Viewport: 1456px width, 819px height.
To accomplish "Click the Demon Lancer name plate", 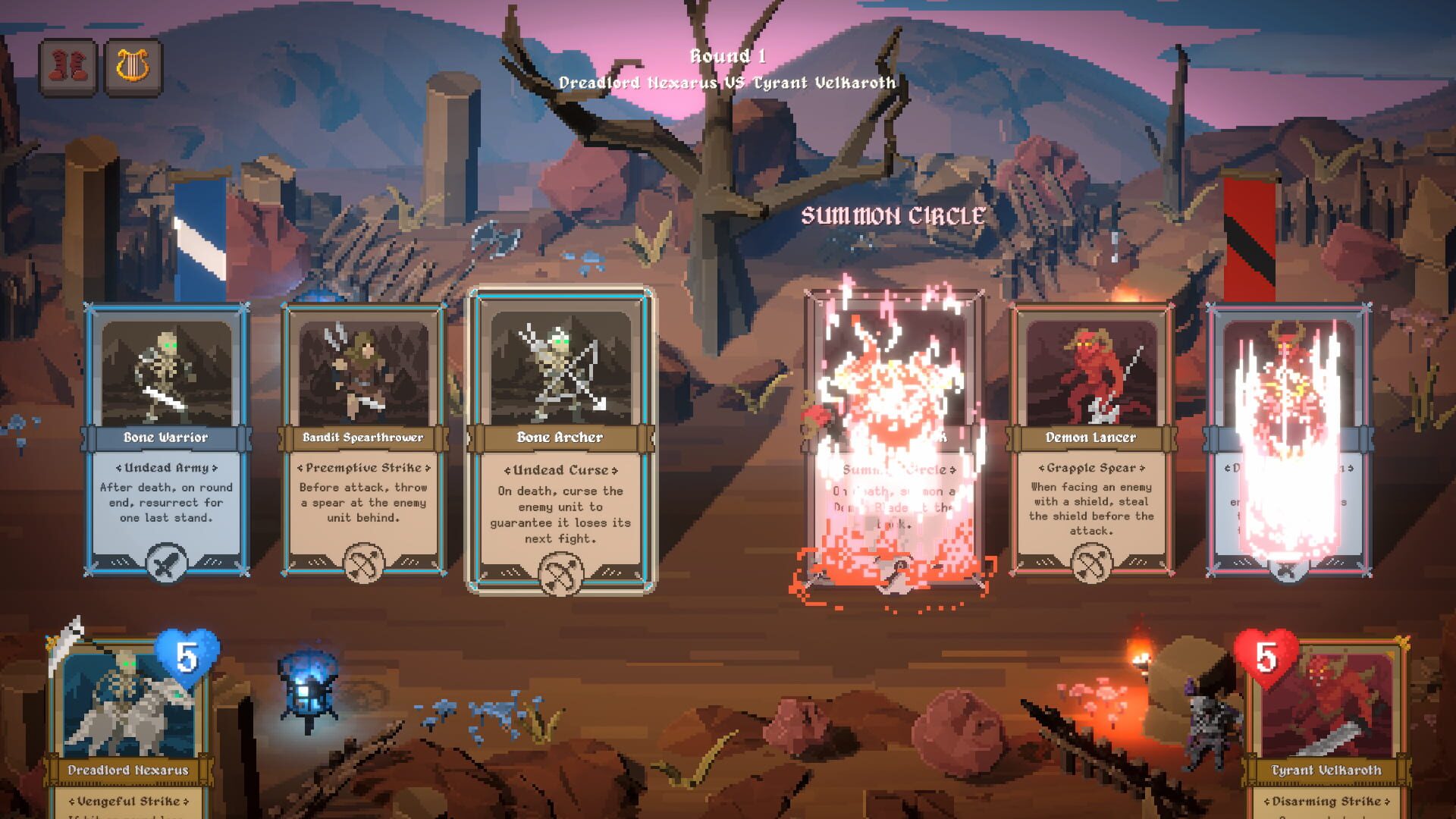I will (x=1090, y=437).
